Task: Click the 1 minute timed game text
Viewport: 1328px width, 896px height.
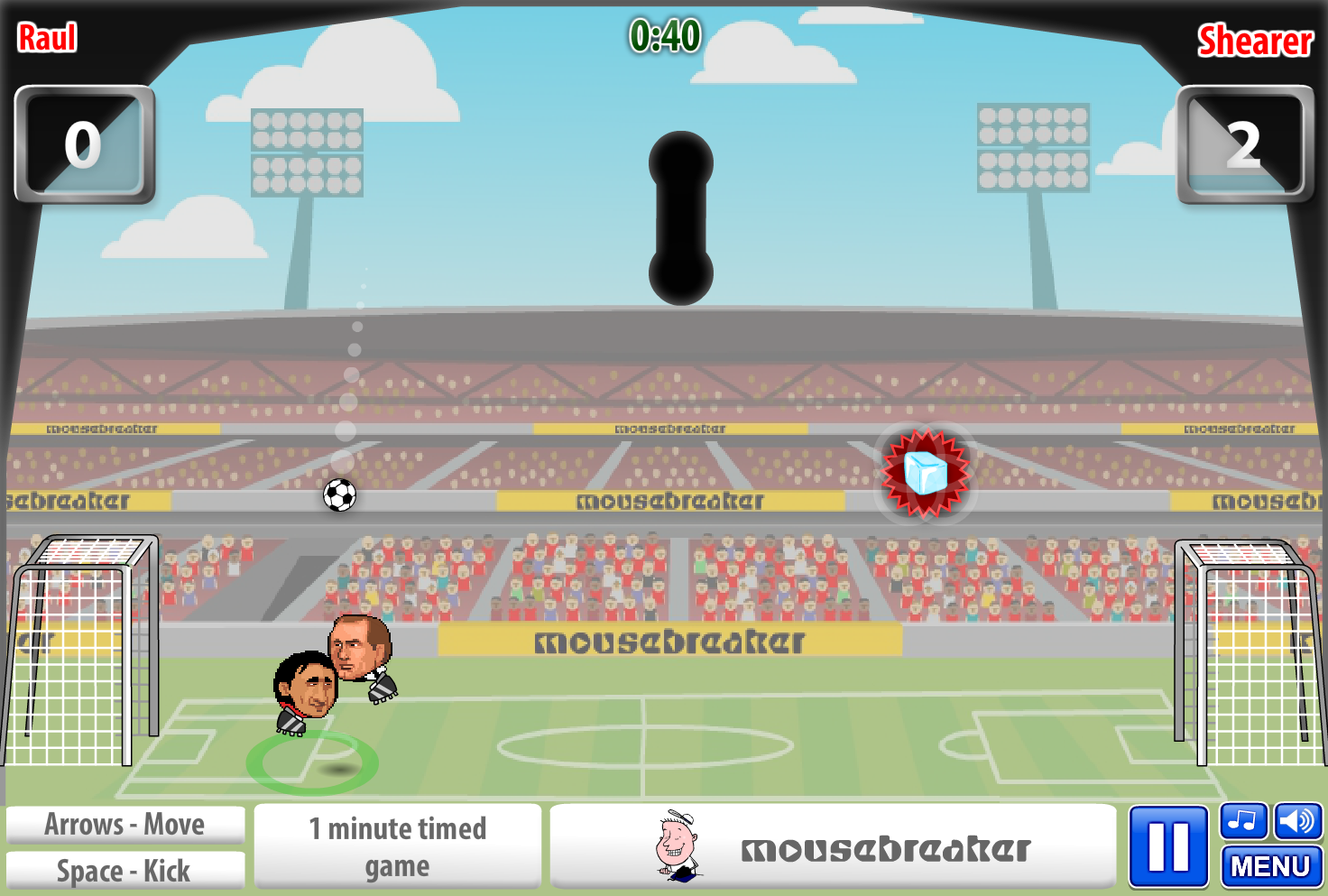Action: [398, 846]
